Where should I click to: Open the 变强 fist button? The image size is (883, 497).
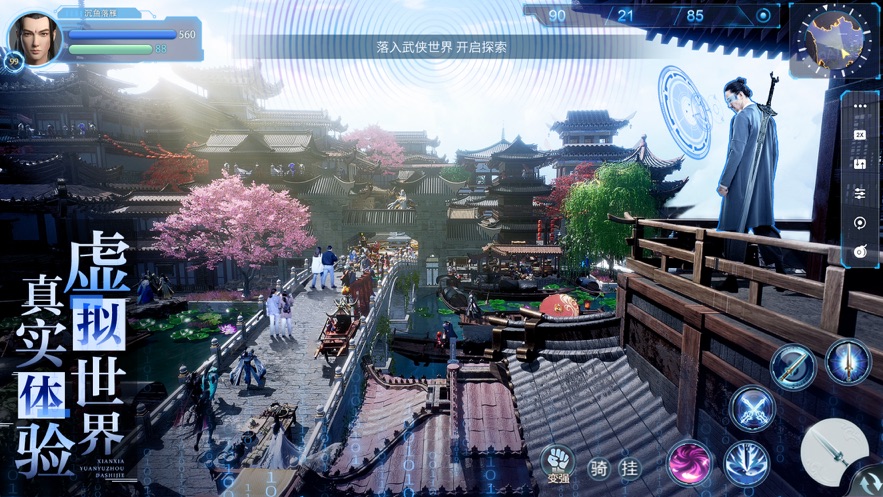click(x=557, y=461)
